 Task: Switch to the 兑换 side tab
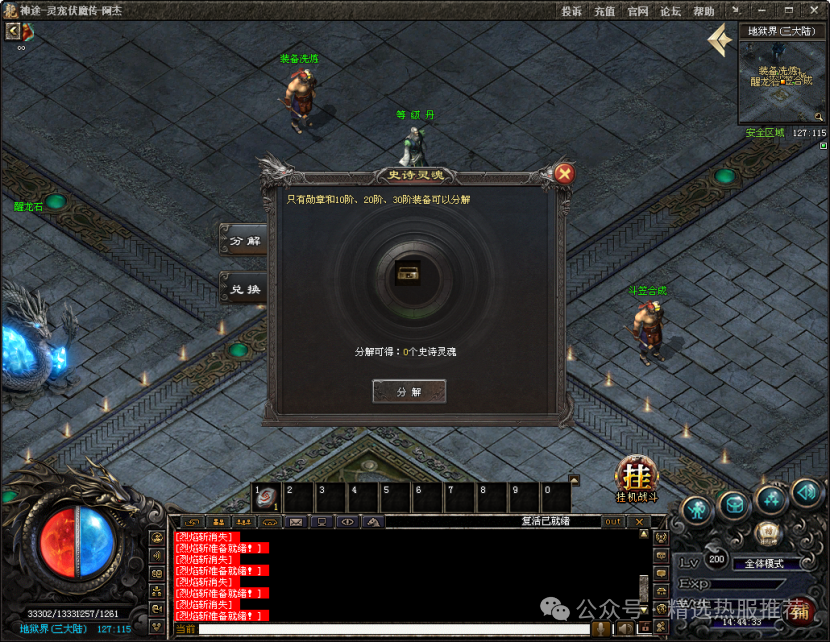pos(244,289)
